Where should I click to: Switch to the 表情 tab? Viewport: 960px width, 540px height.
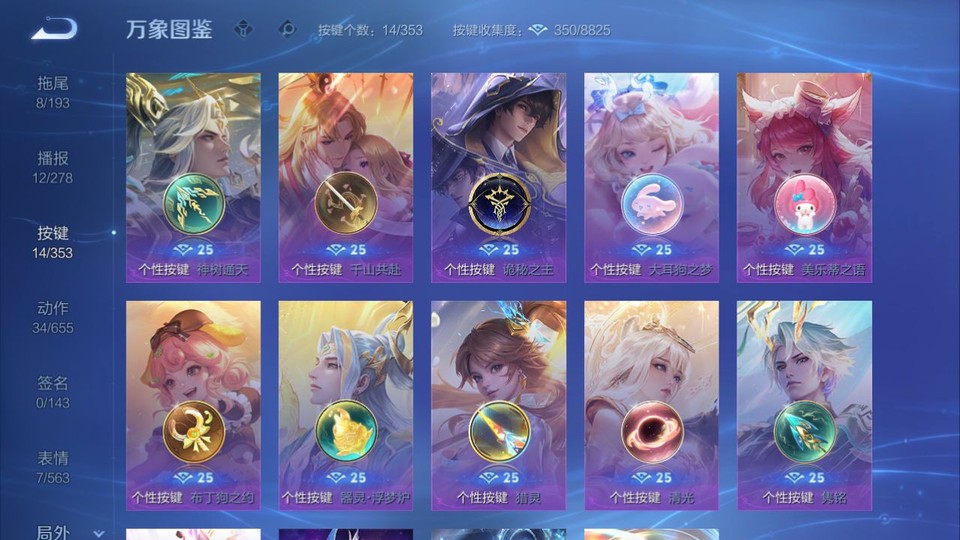pyautogui.click(x=53, y=466)
